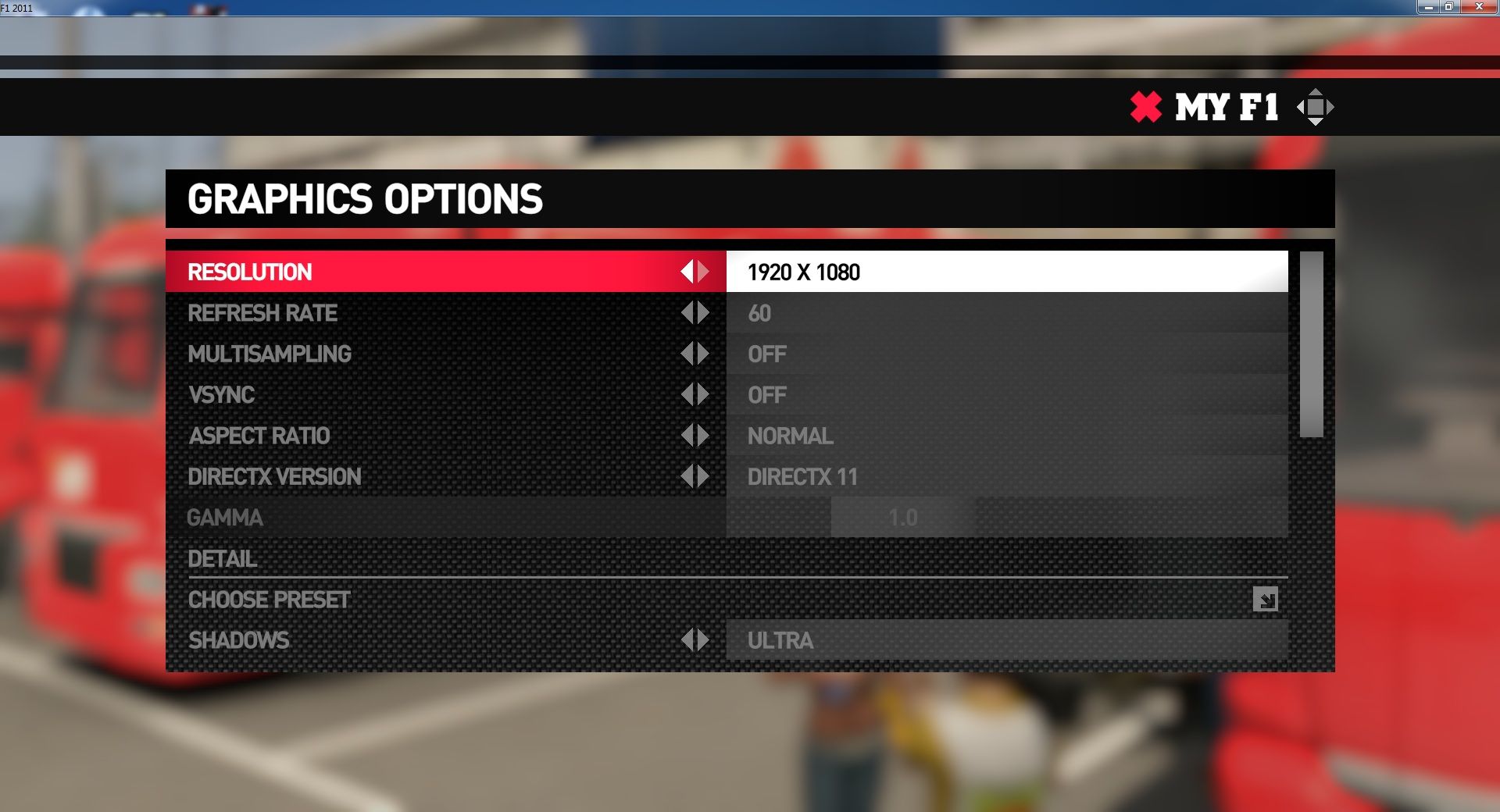Screen dimensions: 1500x812
Task: Increase refresh rate with right arrow
Action: 704,313
